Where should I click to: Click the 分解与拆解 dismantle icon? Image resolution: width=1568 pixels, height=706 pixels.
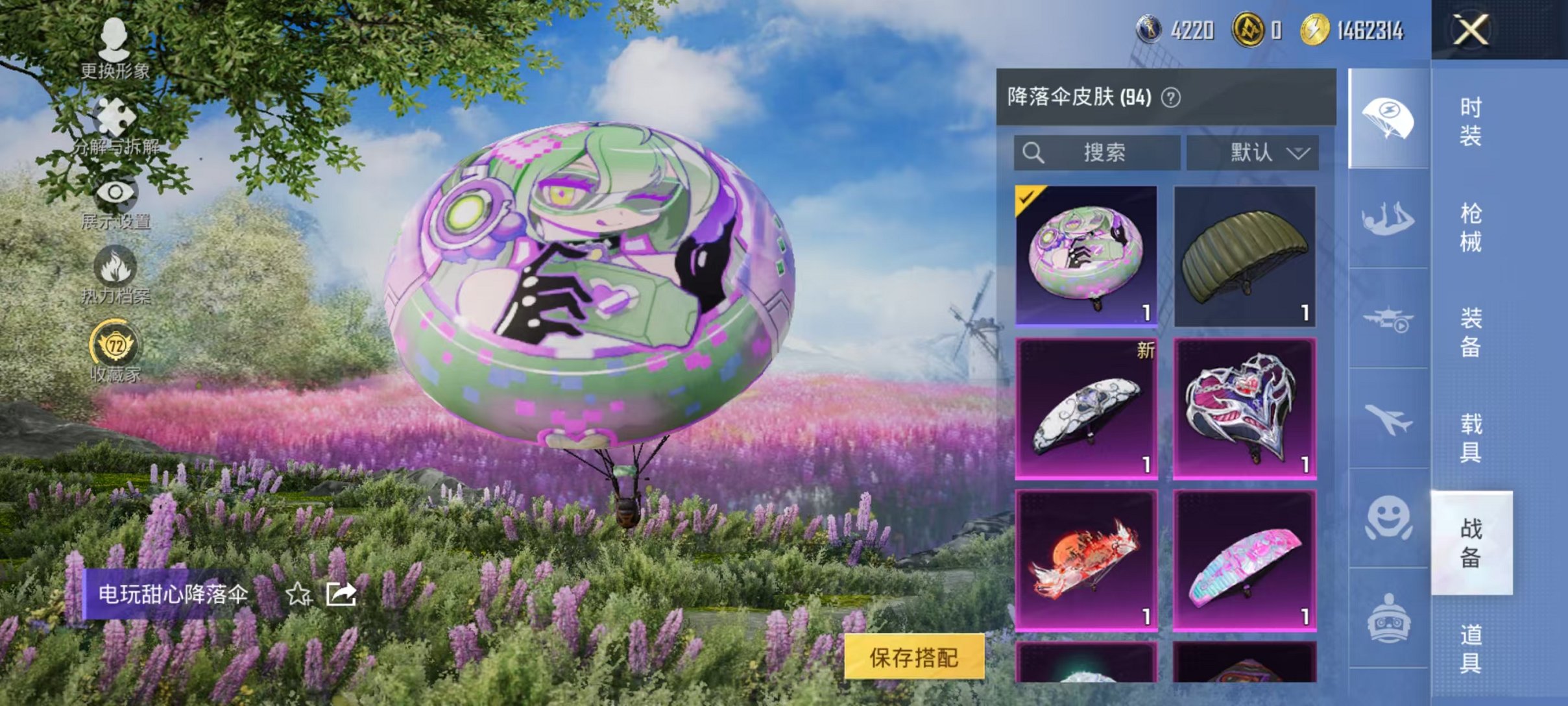pyautogui.click(x=115, y=117)
